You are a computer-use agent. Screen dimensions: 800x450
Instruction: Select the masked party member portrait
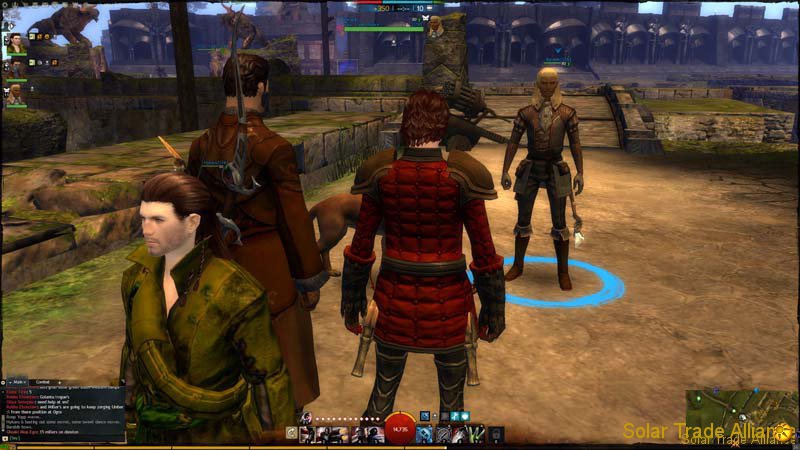tap(16, 69)
